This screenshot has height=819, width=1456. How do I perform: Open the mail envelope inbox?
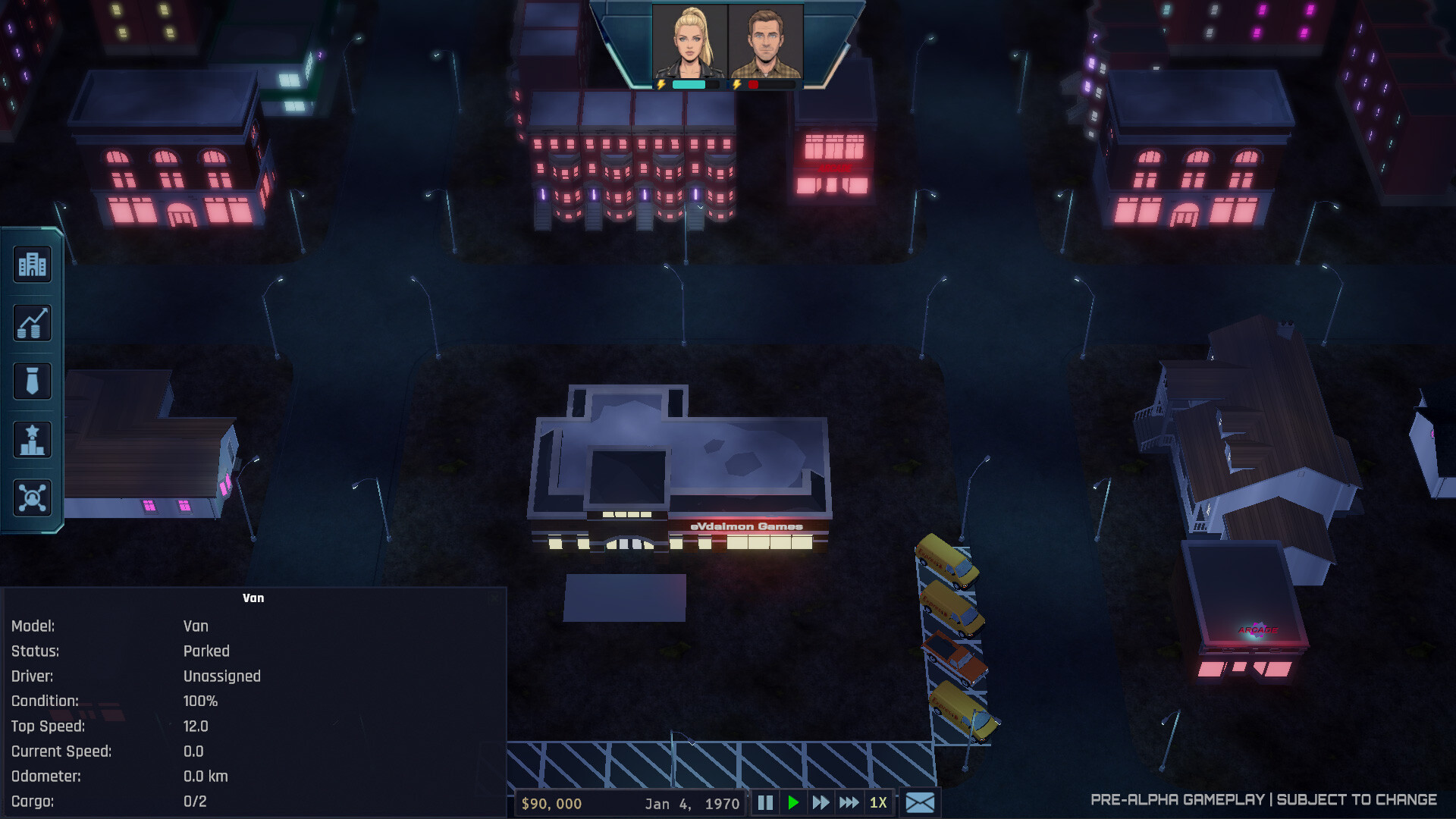tap(920, 803)
